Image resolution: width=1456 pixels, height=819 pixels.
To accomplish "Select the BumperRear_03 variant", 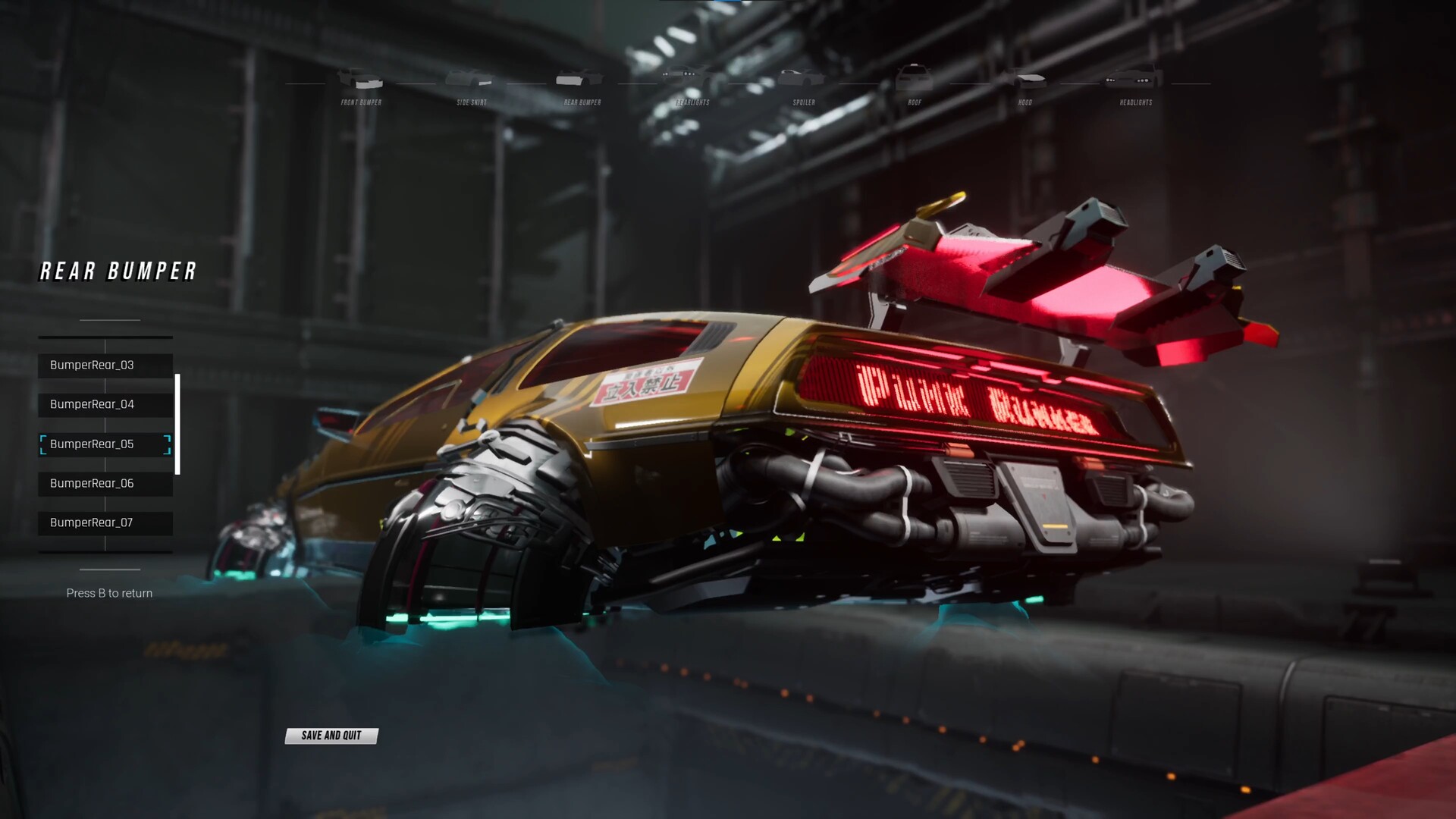I will (x=105, y=365).
